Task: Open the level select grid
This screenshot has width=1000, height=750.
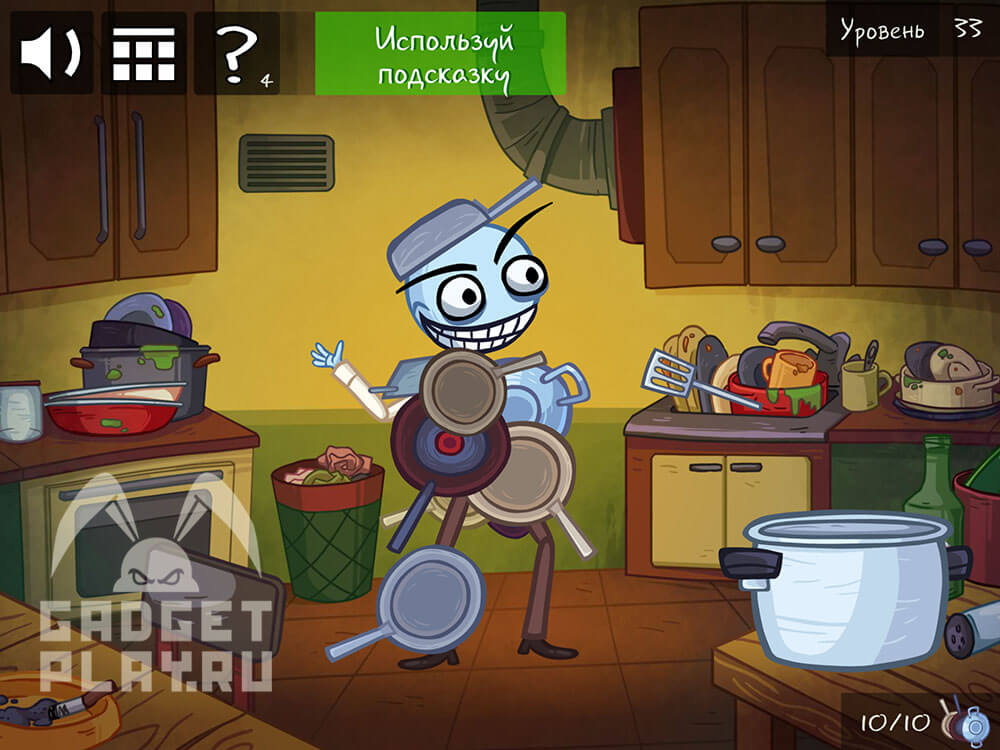Action: pyautogui.click(x=143, y=54)
